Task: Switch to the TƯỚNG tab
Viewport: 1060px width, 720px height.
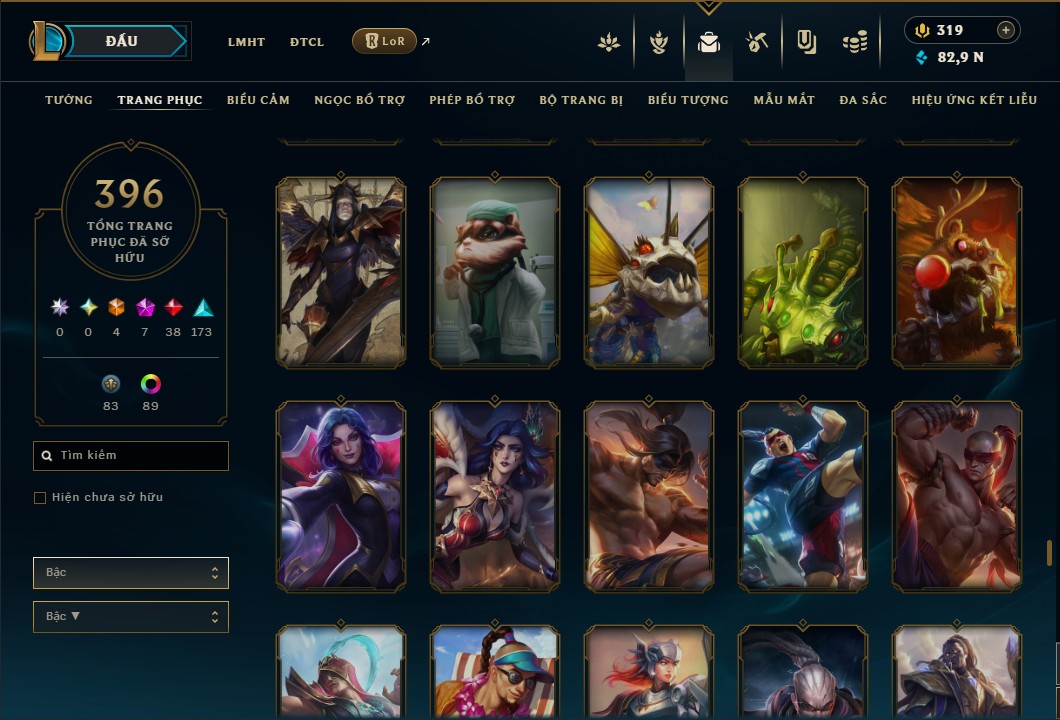Action: (69, 100)
